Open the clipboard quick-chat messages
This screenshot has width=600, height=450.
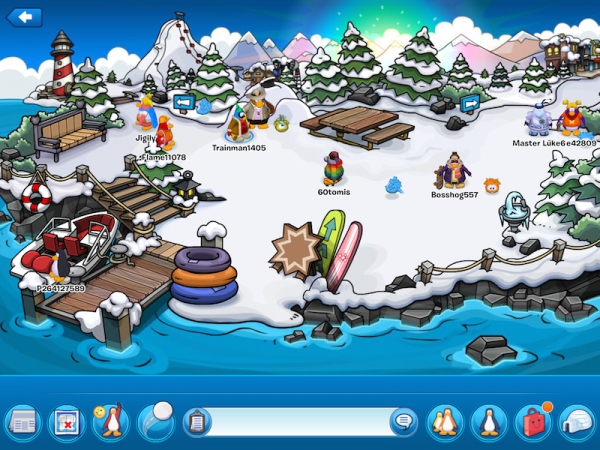click(199, 421)
